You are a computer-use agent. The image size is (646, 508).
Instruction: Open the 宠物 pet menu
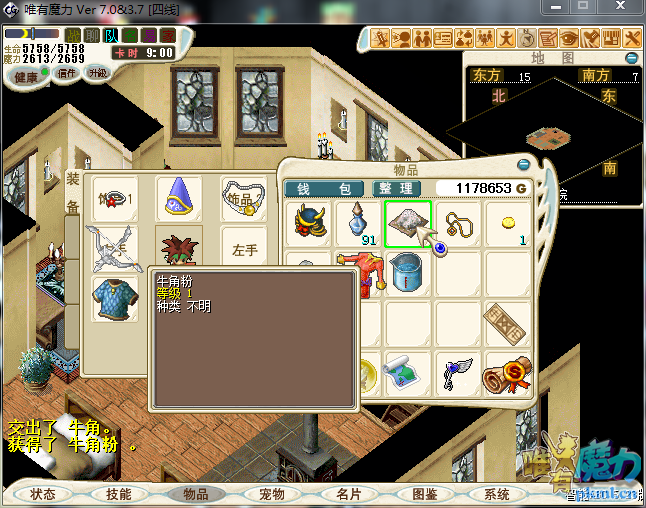[272, 494]
